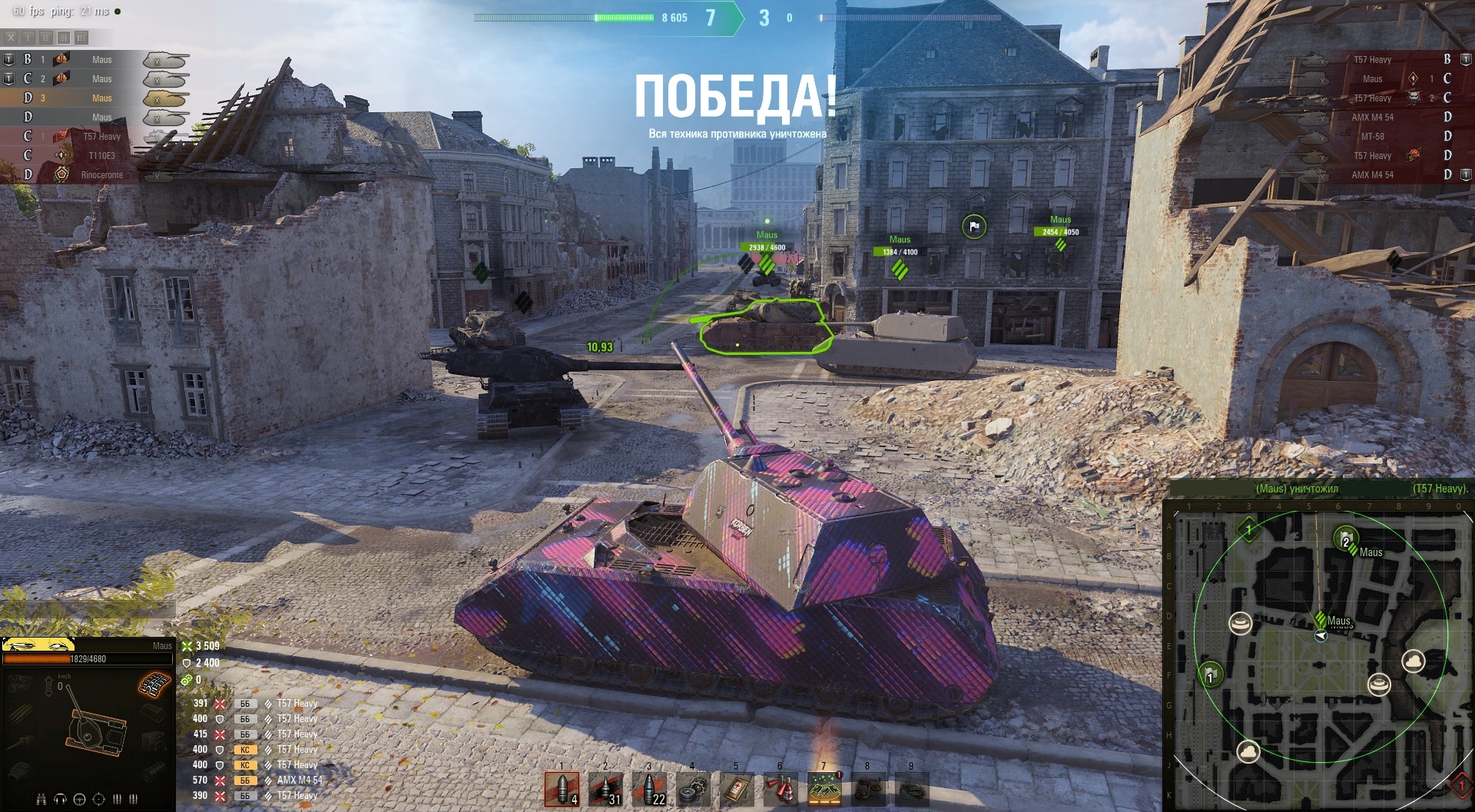Click the headphones radio operator icon

click(x=60, y=799)
